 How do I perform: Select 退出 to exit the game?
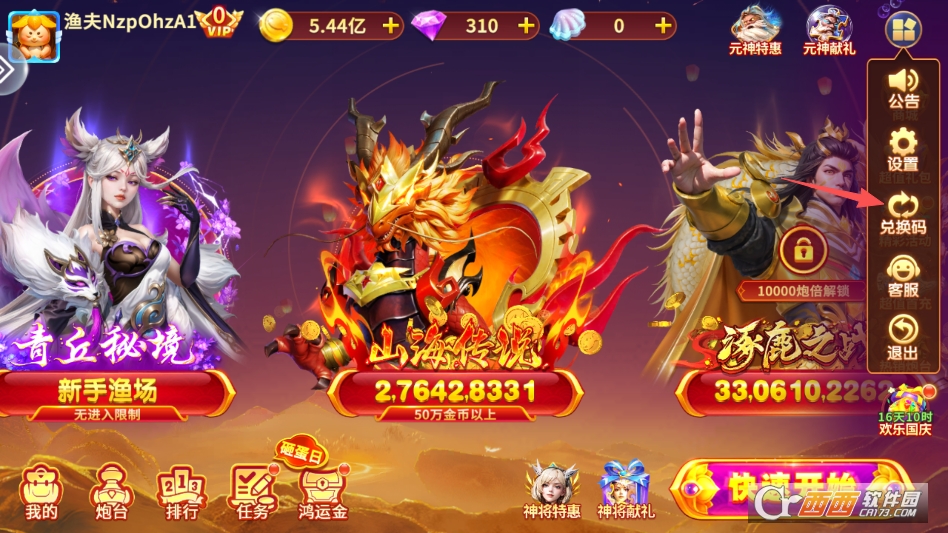[x=903, y=337]
